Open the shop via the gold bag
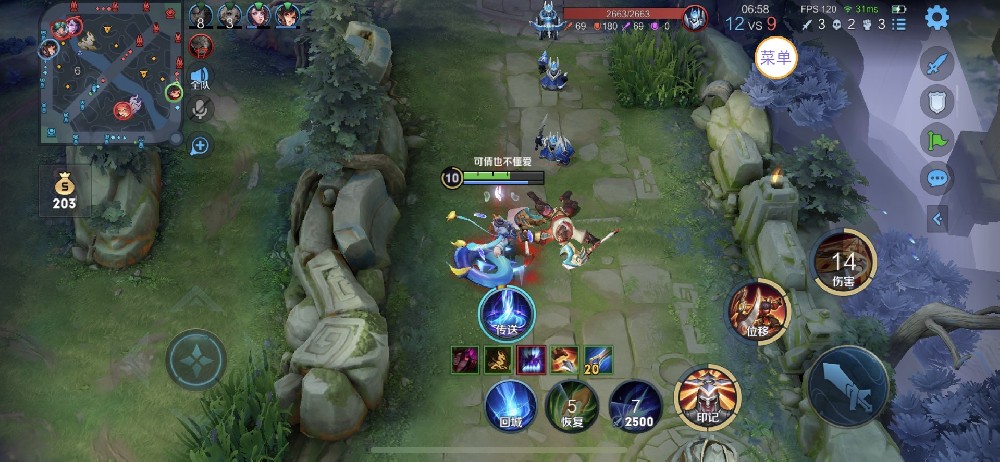 tap(64, 191)
